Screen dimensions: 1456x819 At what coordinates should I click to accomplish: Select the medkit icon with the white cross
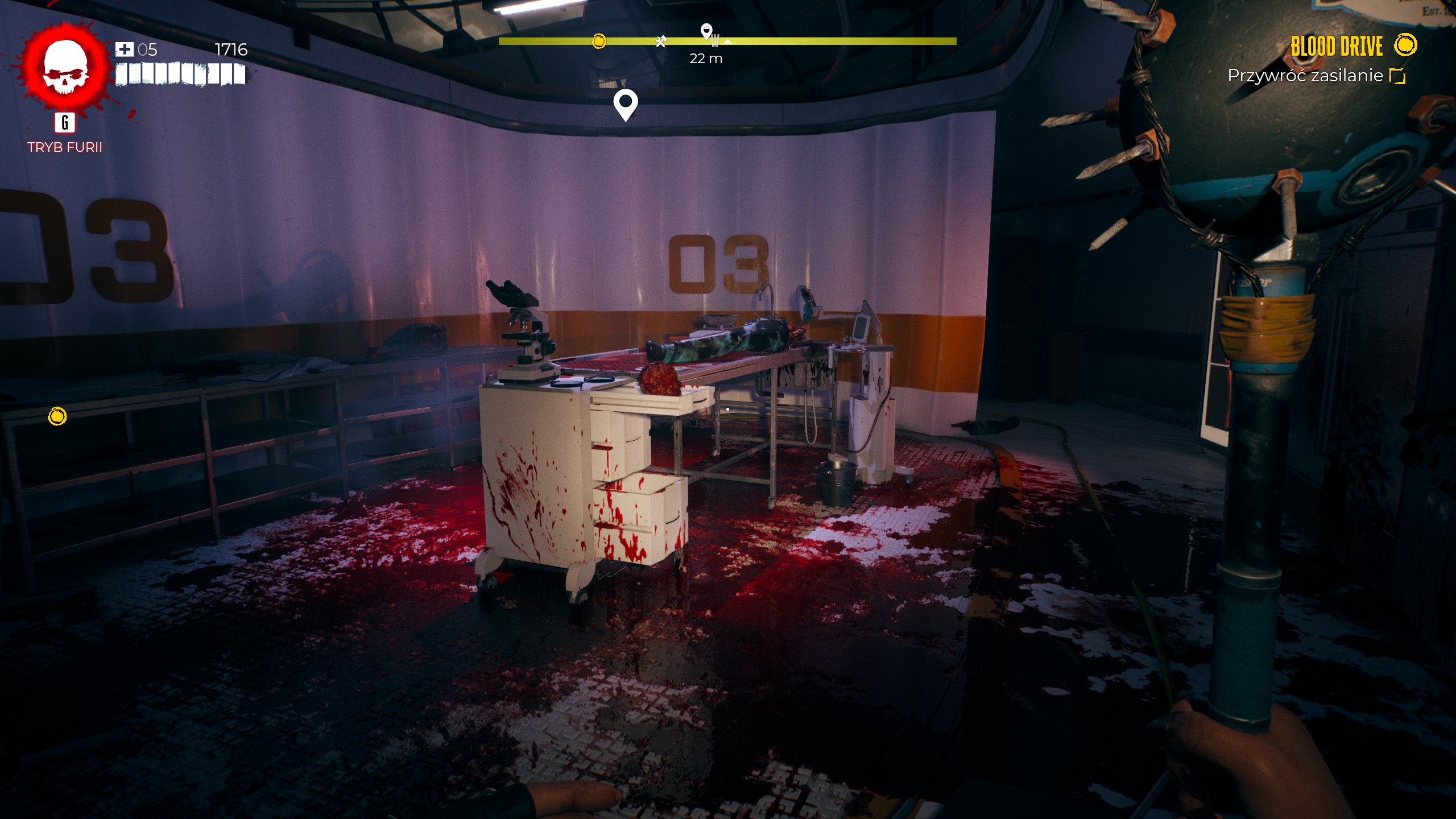click(x=124, y=49)
